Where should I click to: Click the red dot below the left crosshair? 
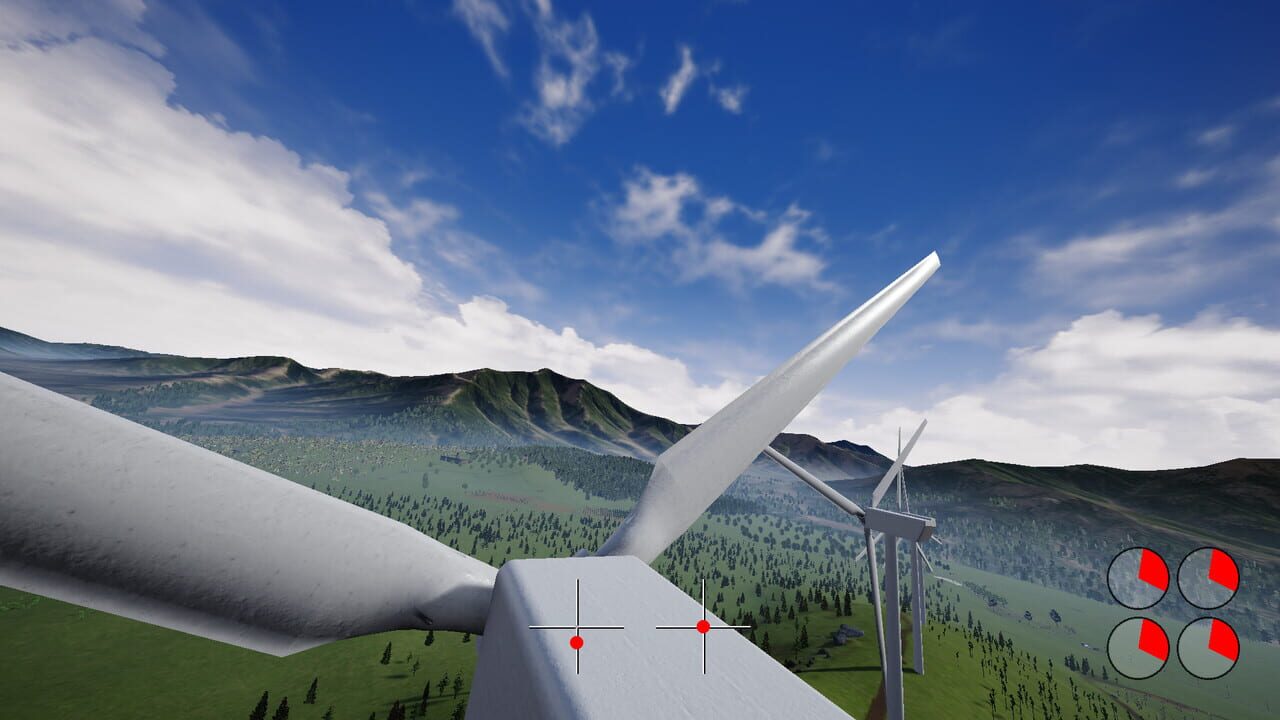(x=576, y=643)
